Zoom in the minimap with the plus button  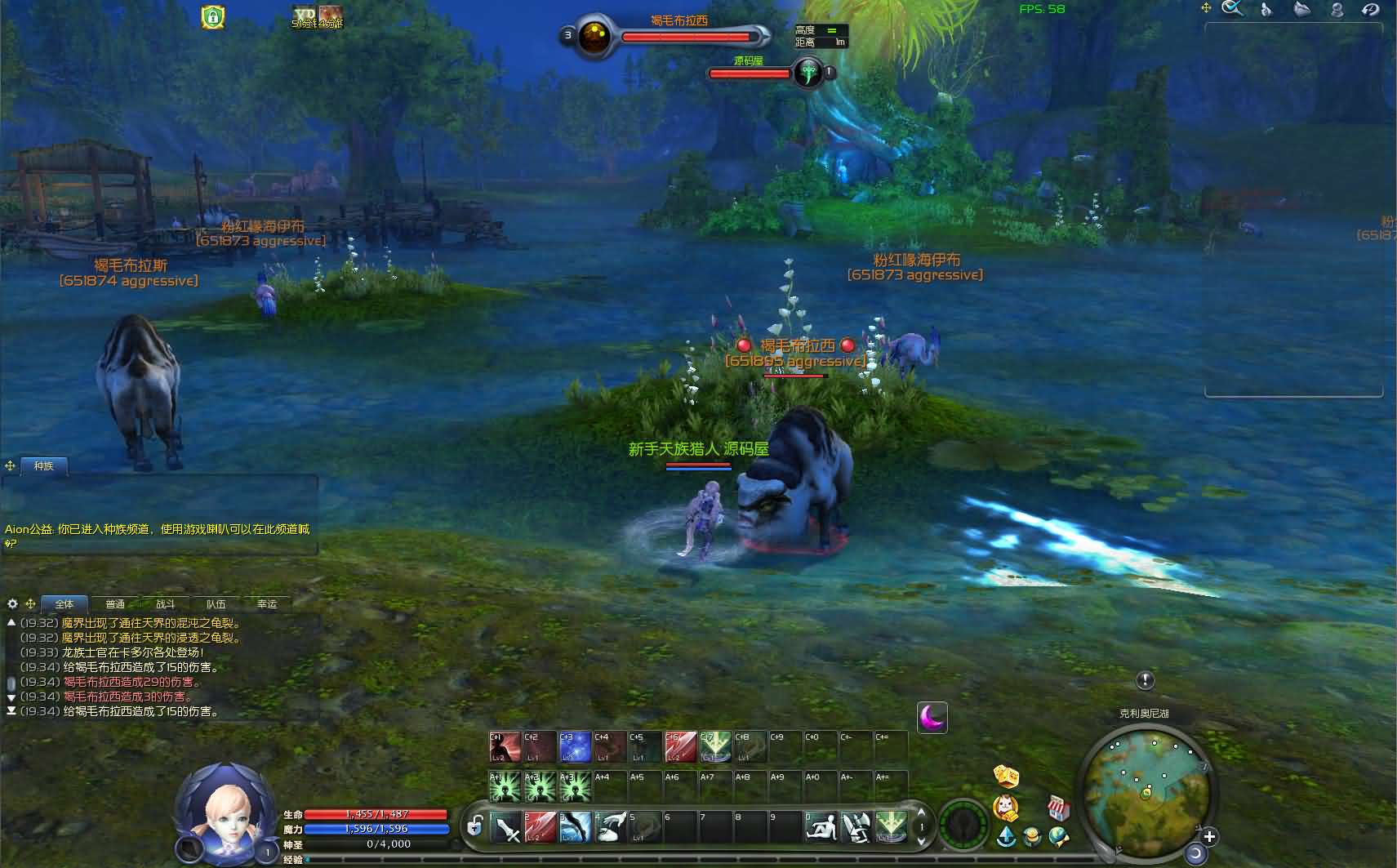[1209, 836]
